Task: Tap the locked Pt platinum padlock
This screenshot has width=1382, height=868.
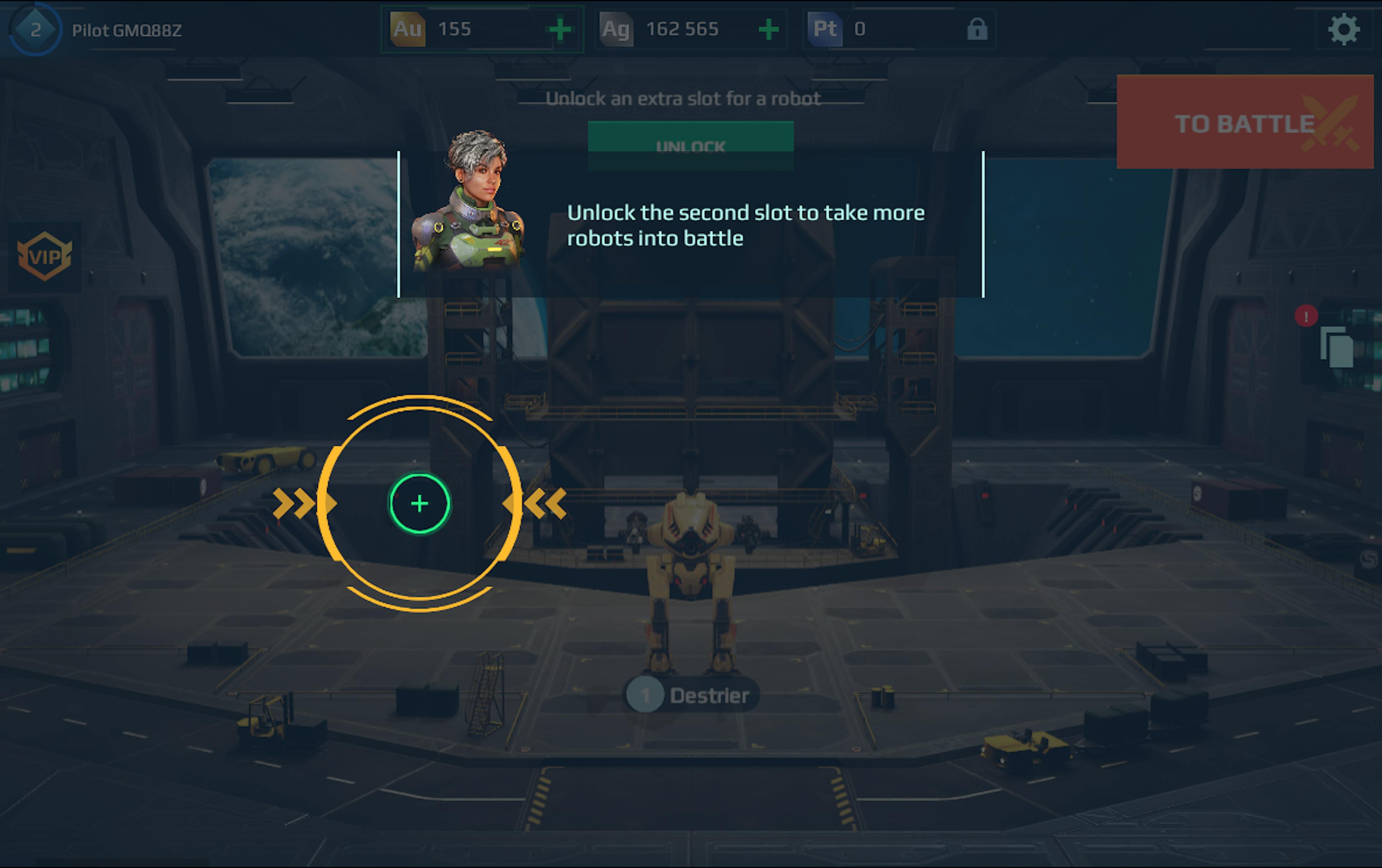Action: click(x=977, y=29)
